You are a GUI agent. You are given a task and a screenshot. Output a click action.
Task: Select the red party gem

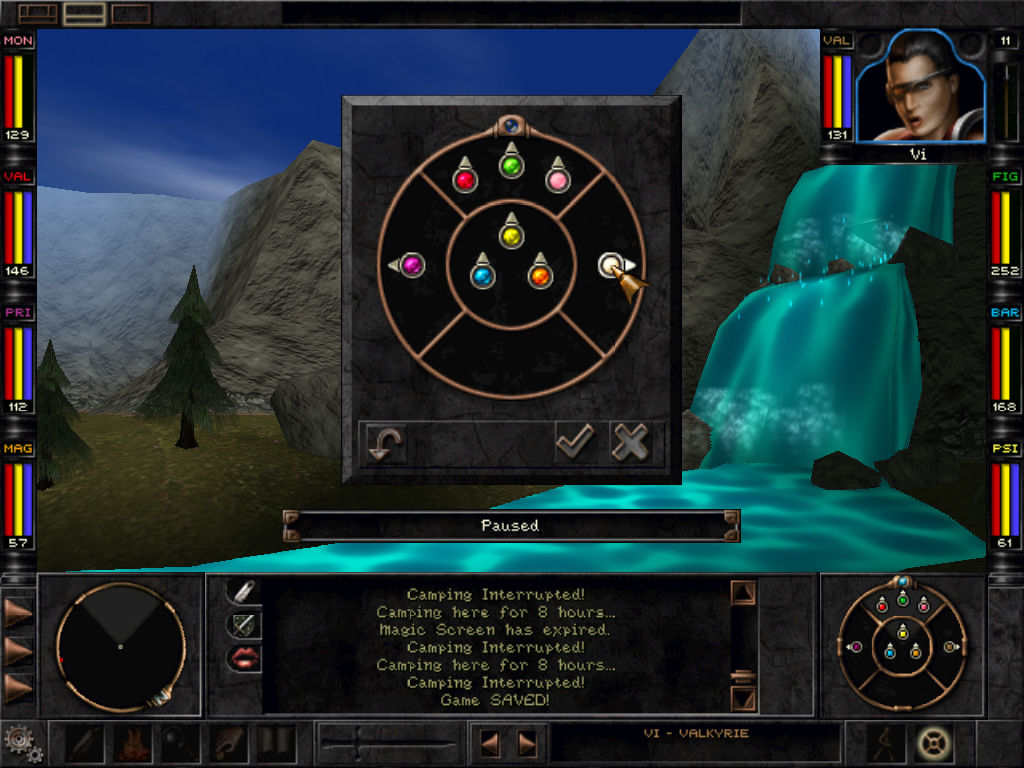pos(464,179)
